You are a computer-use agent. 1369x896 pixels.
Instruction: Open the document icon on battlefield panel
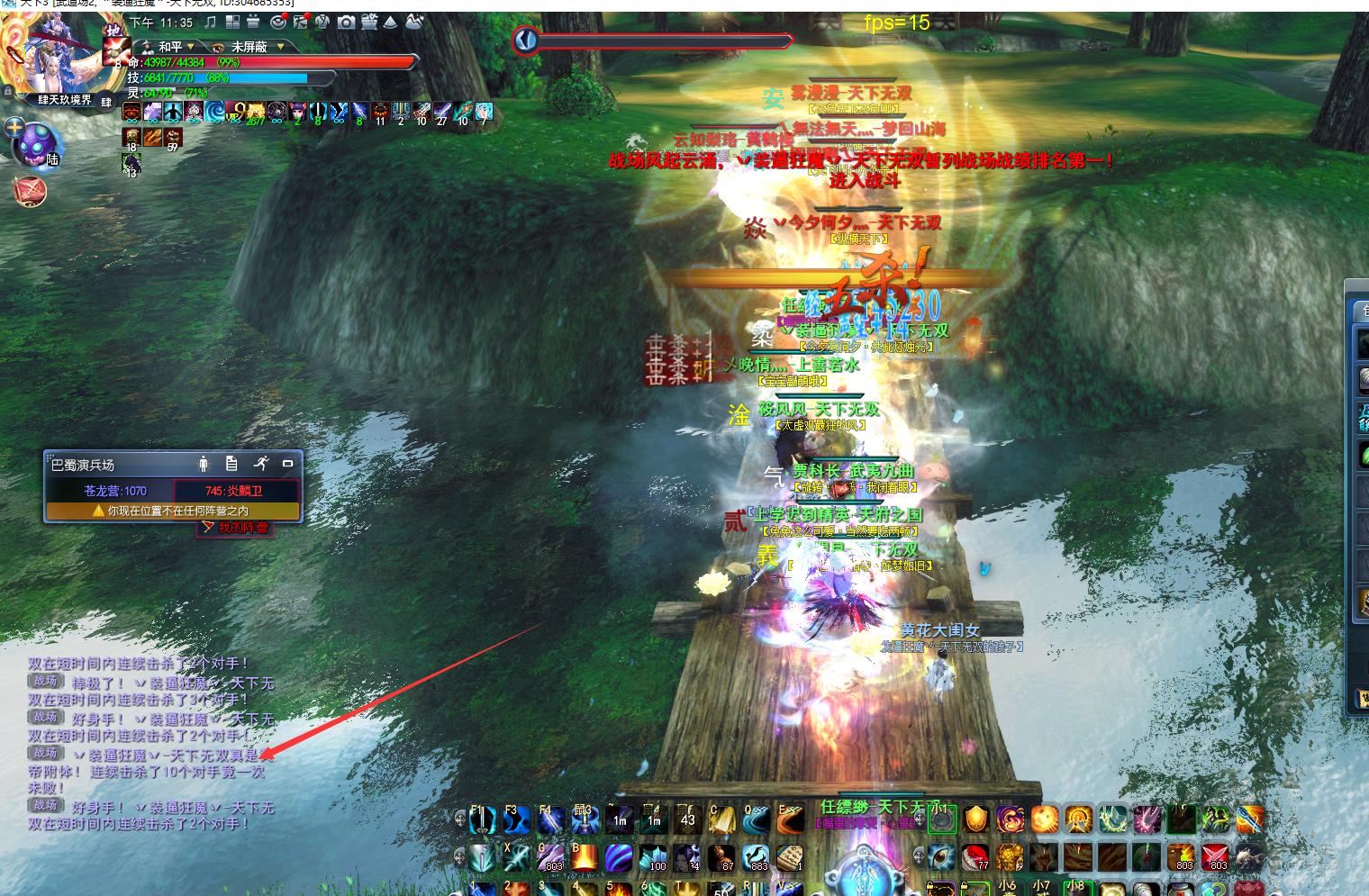point(231,464)
